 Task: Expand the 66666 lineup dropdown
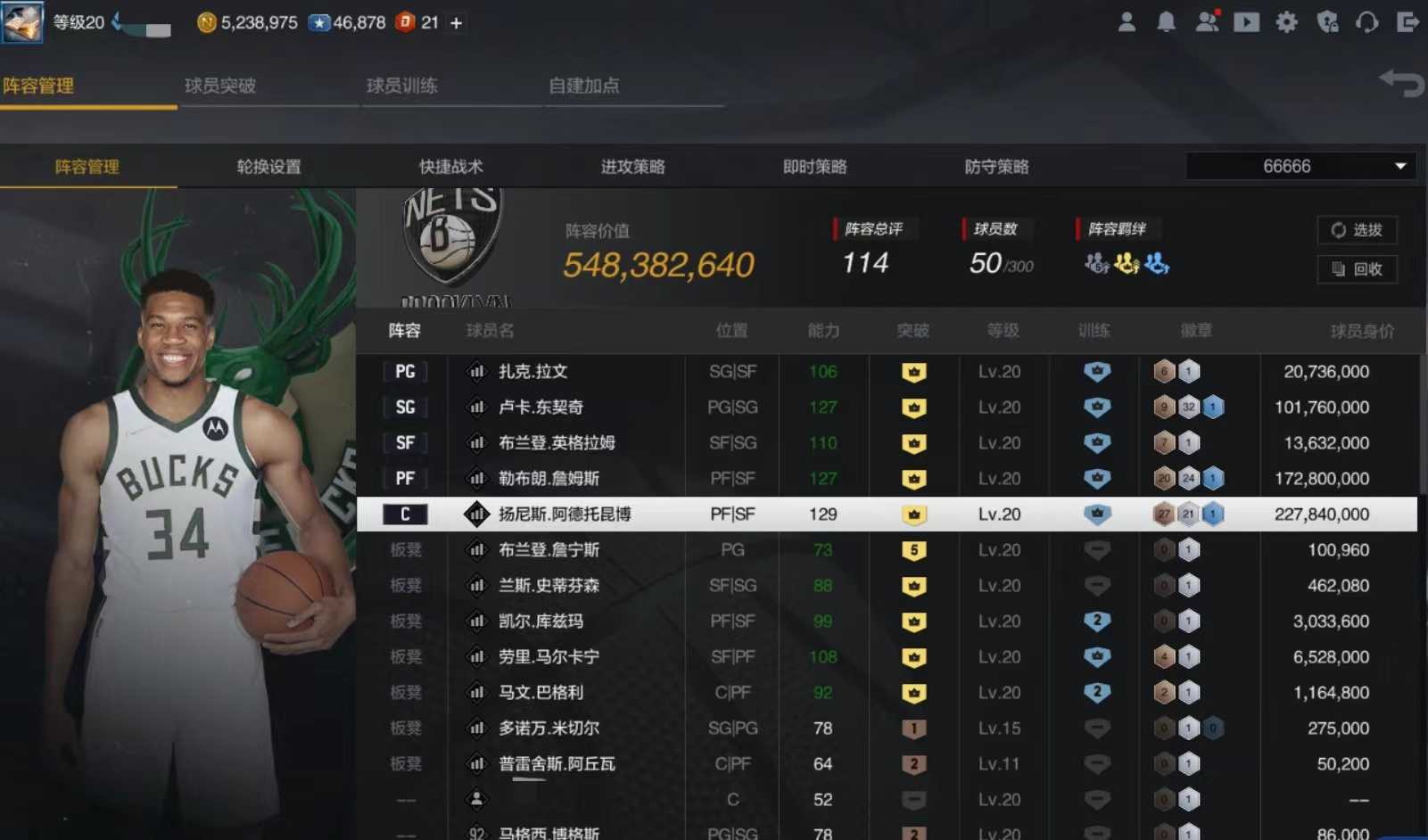(1400, 166)
